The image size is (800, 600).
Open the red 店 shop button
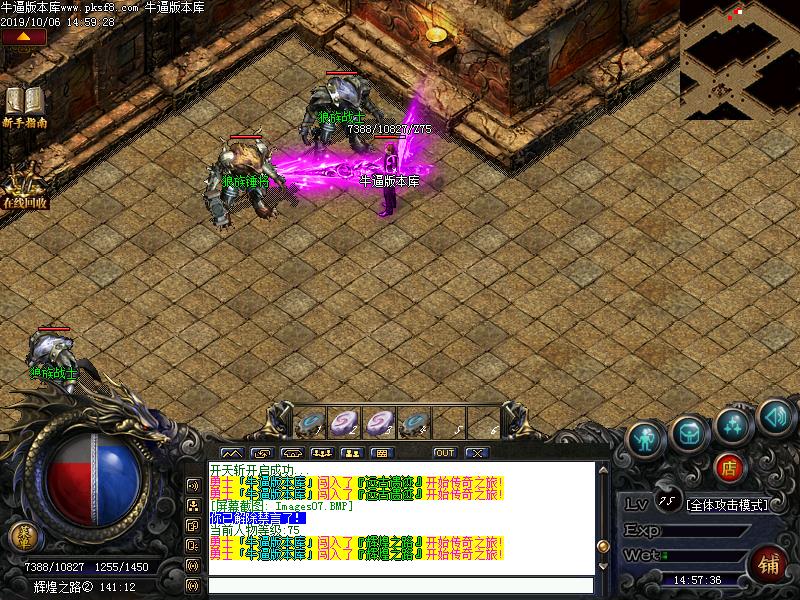pyautogui.click(x=730, y=465)
